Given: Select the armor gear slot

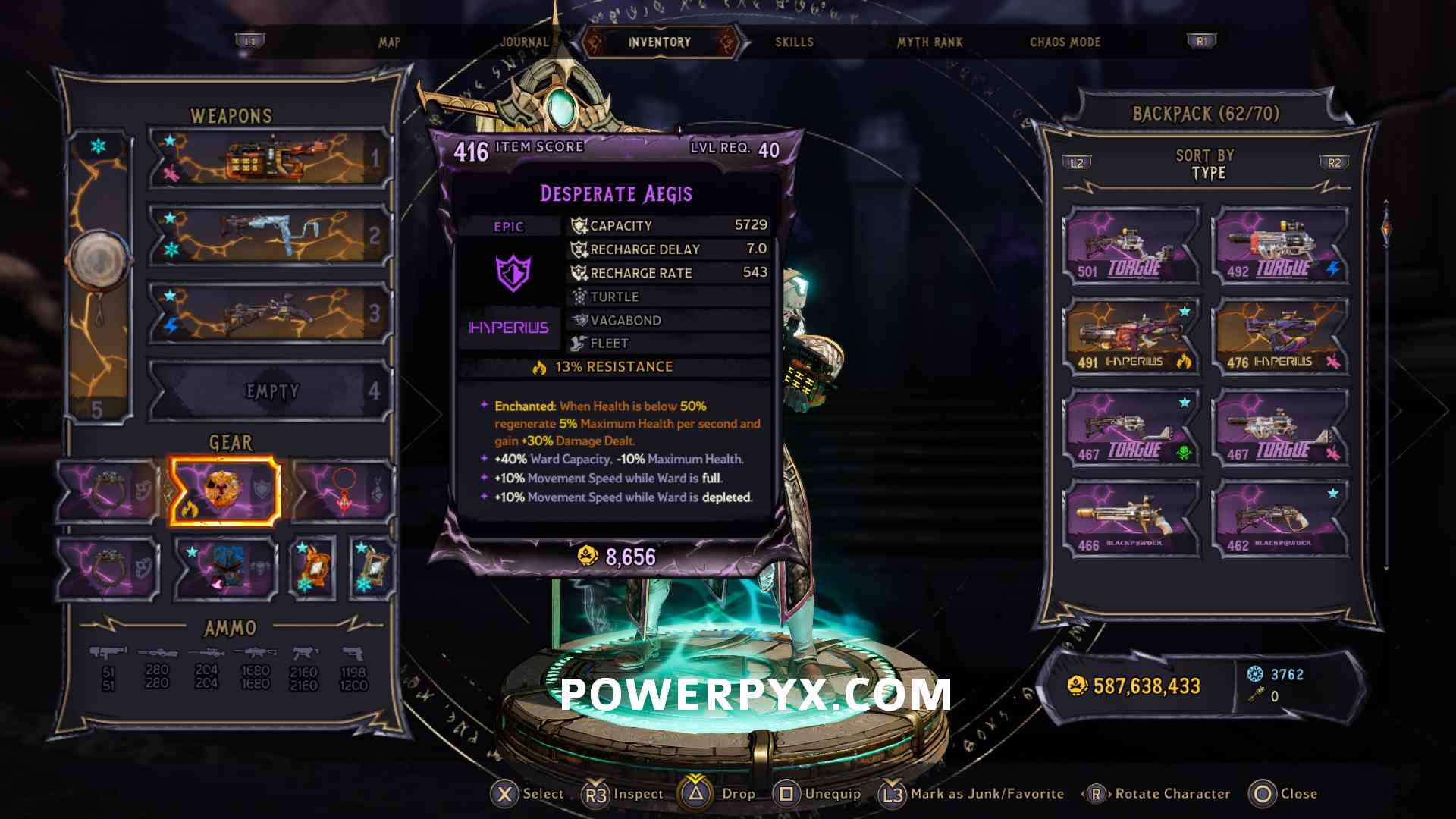Looking at the screenshot, I should 224,569.
